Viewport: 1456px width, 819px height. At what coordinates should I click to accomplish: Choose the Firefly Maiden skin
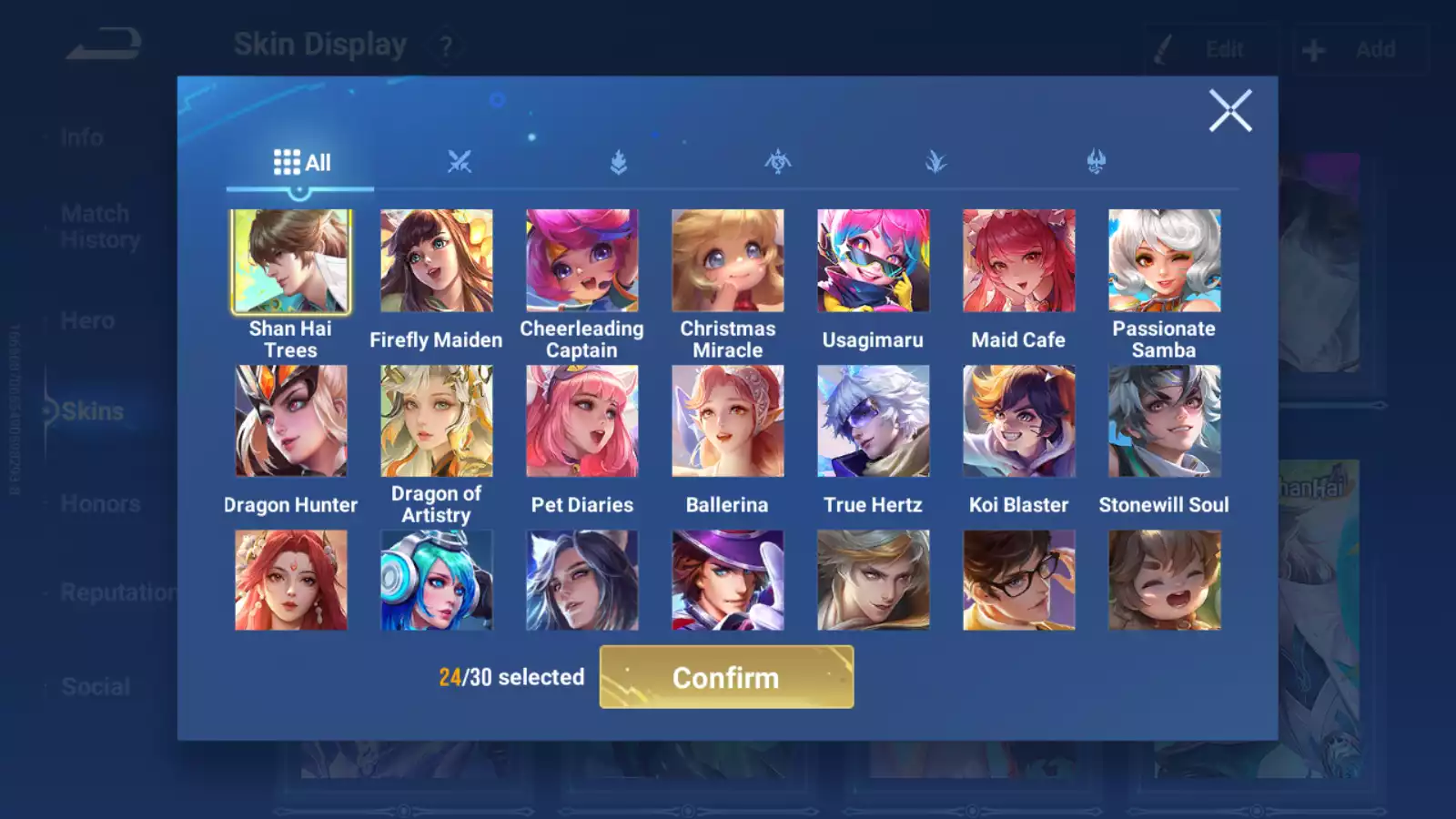(436, 261)
